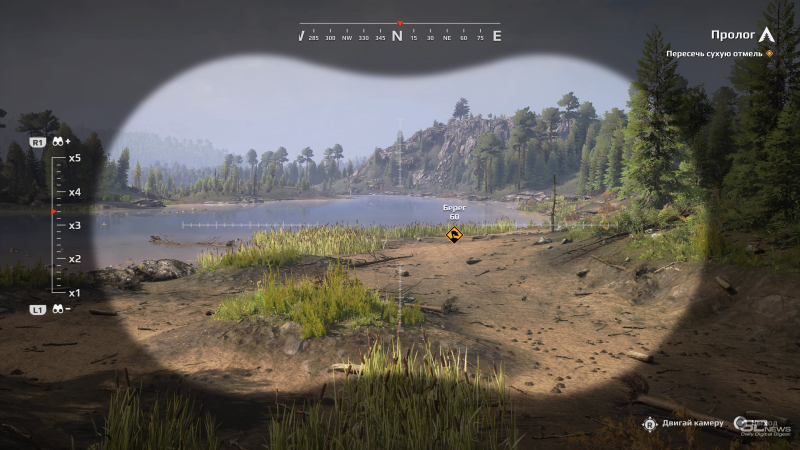Screen dimensions: 800x450
Task: Click the Берег waypoint marker icon
Action: [454, 235]
